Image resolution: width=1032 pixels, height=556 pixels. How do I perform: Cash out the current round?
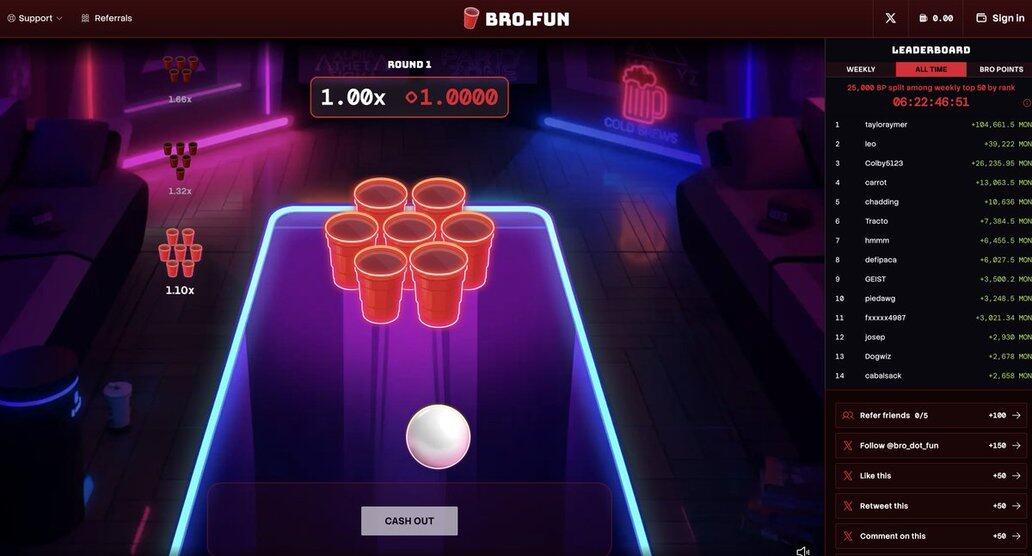click(409, 520)
